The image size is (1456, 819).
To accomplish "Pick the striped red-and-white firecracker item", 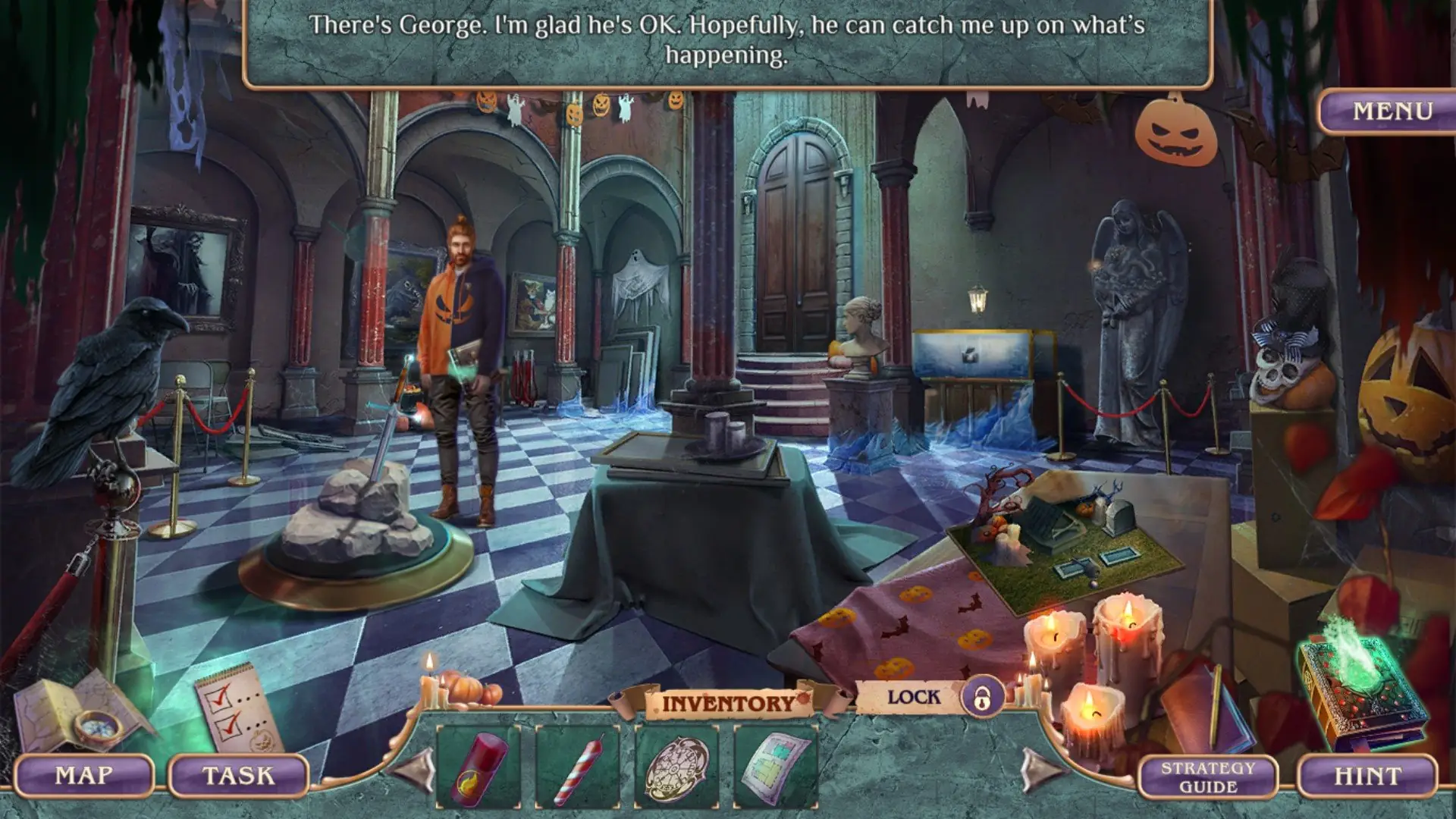I will pos(576,766).
